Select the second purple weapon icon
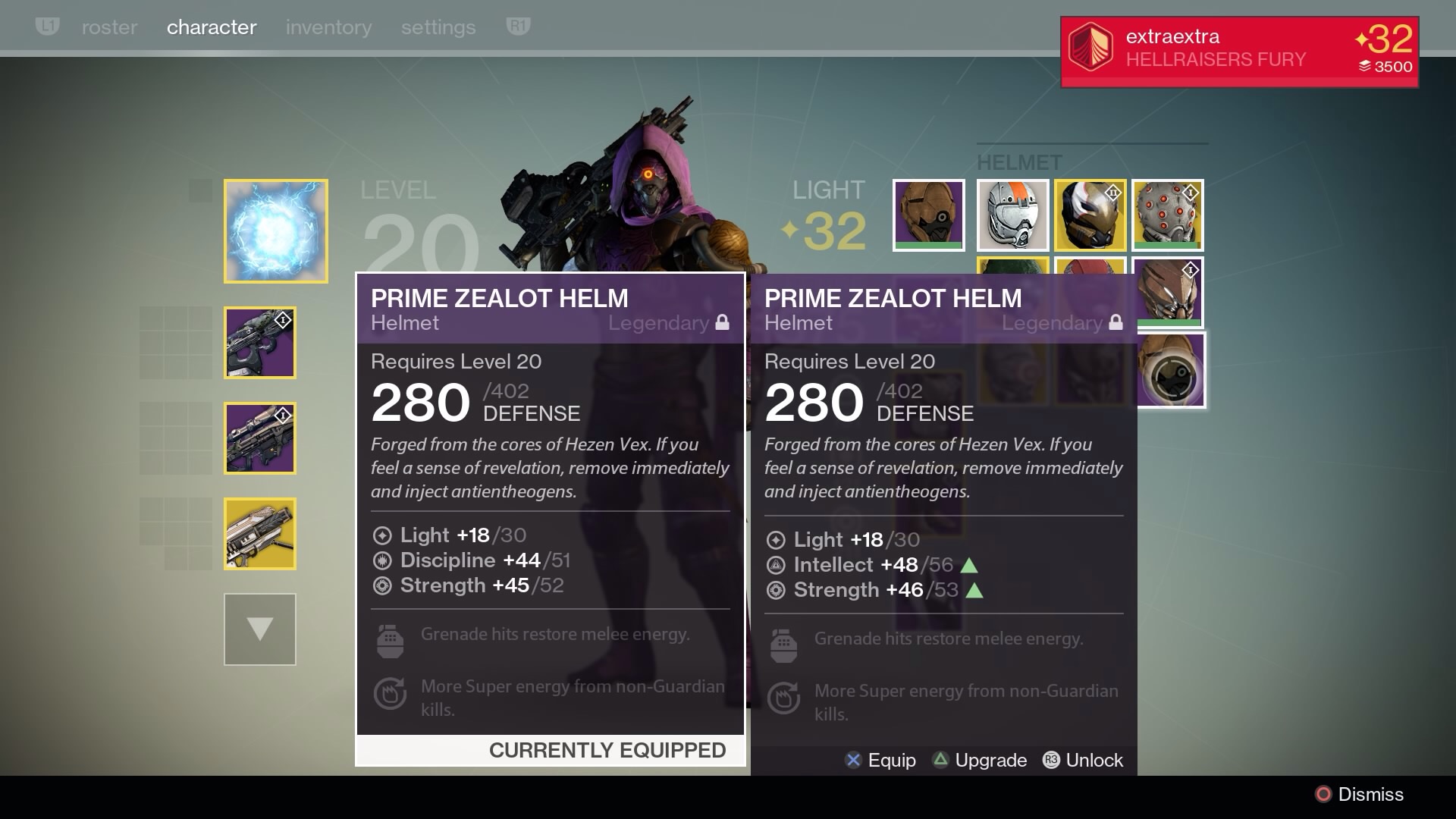 click(259, 438)
